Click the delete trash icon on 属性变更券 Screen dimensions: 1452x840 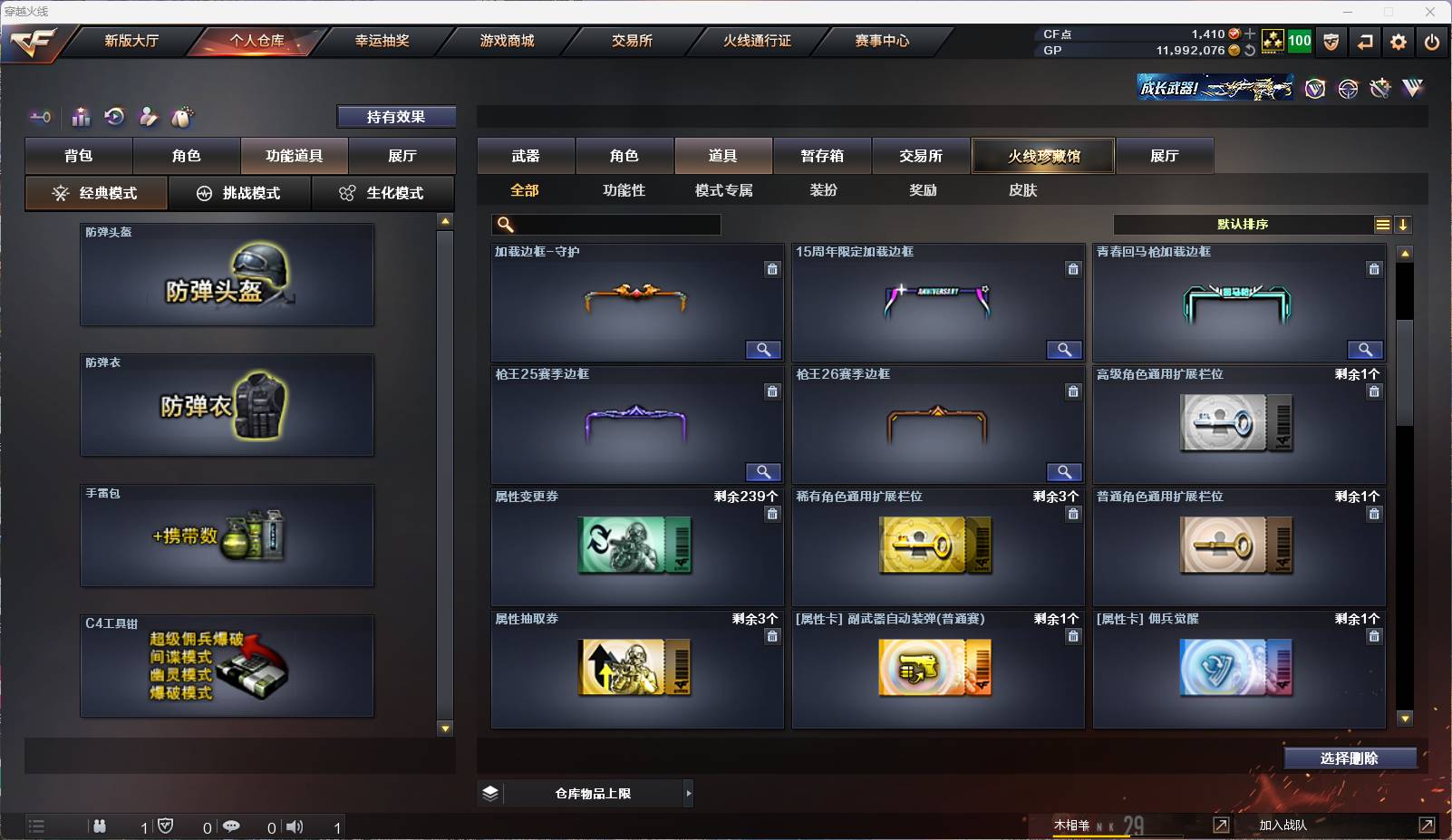click(x=773, y=514)
